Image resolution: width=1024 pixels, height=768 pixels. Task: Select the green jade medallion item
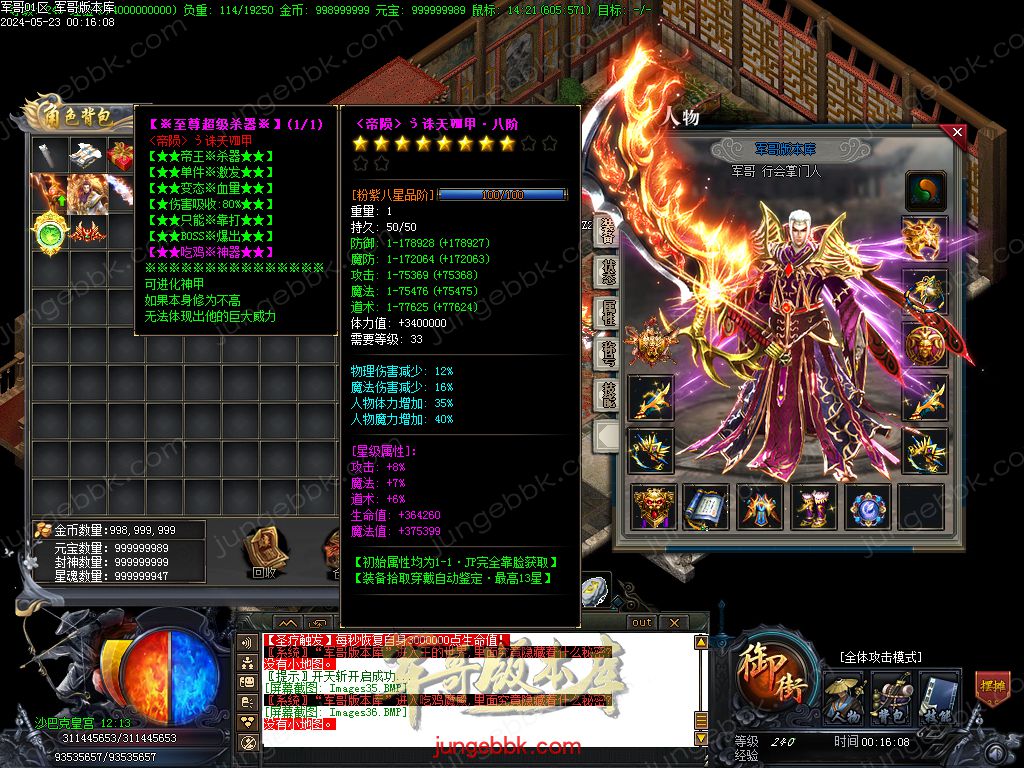click(x=50, y=233)
